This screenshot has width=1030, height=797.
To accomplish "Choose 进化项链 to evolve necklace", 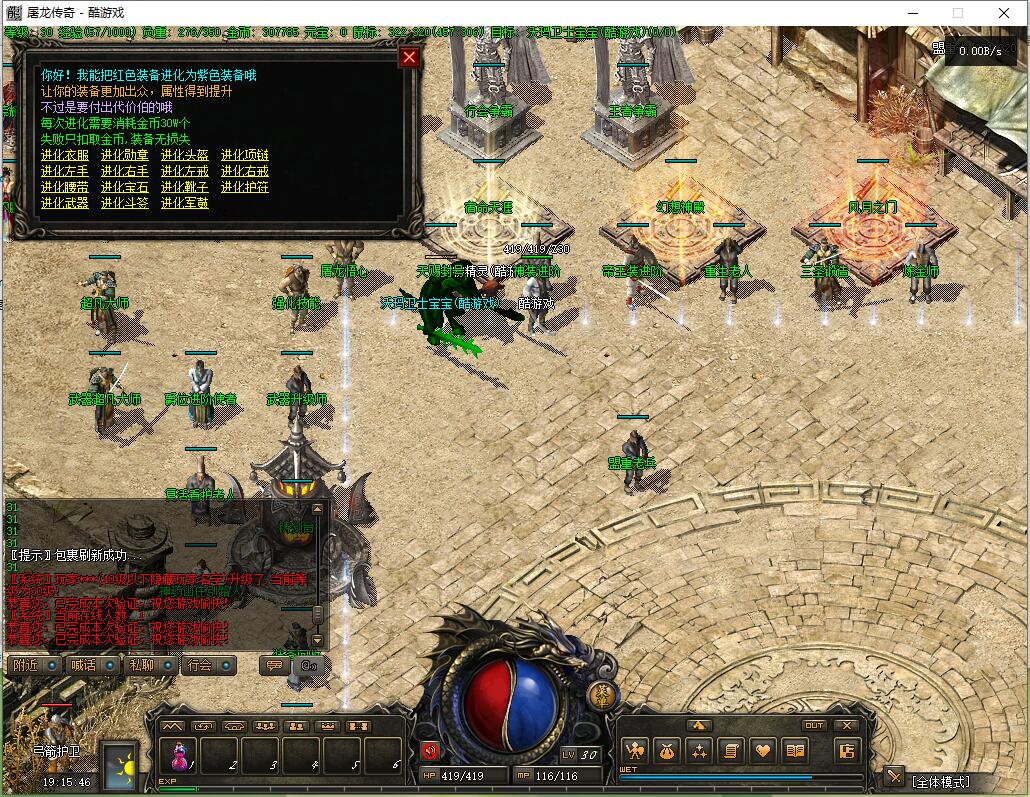I will pos(245,155).
